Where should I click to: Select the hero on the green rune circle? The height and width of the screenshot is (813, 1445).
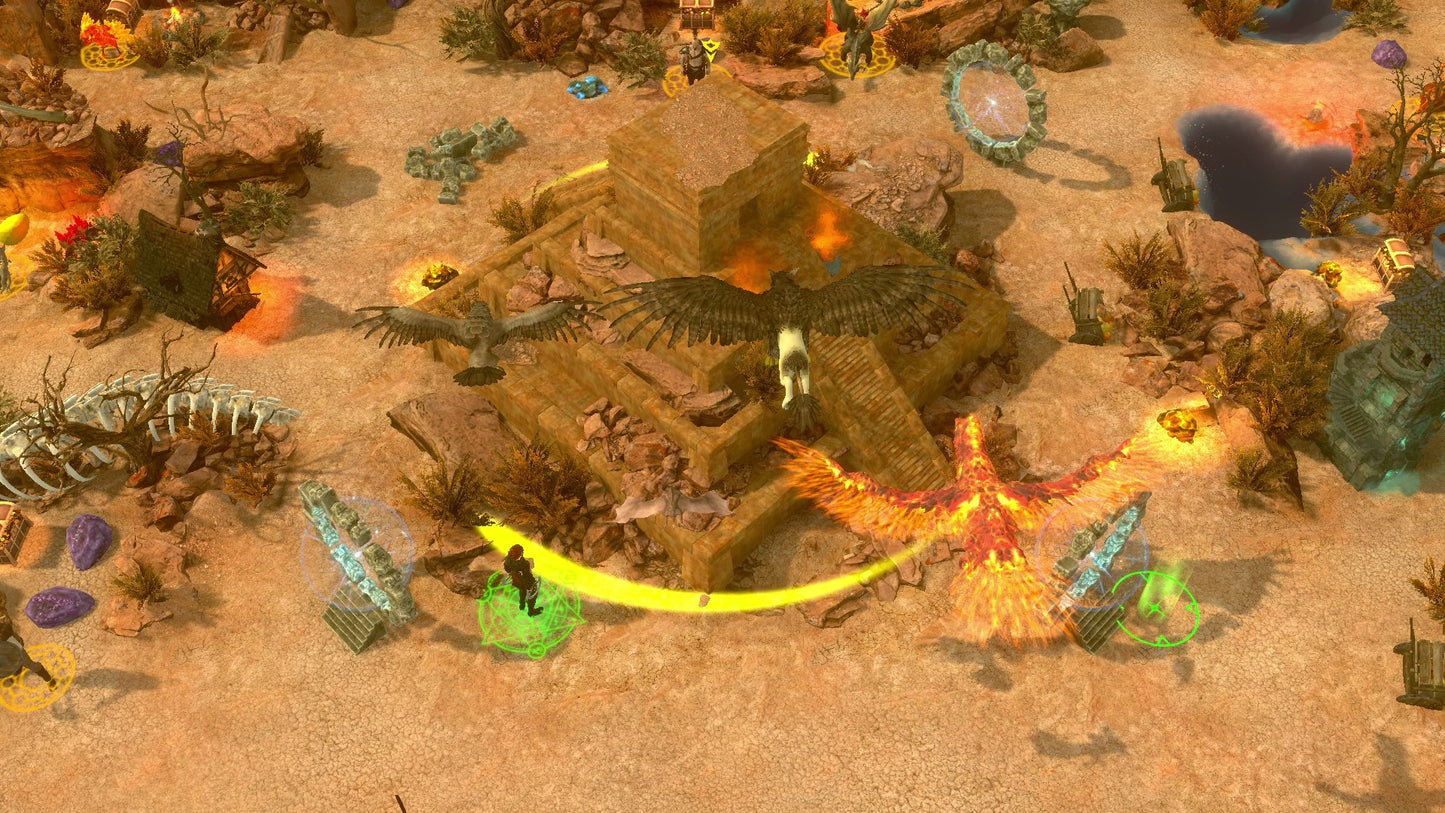tap(521, 580)
